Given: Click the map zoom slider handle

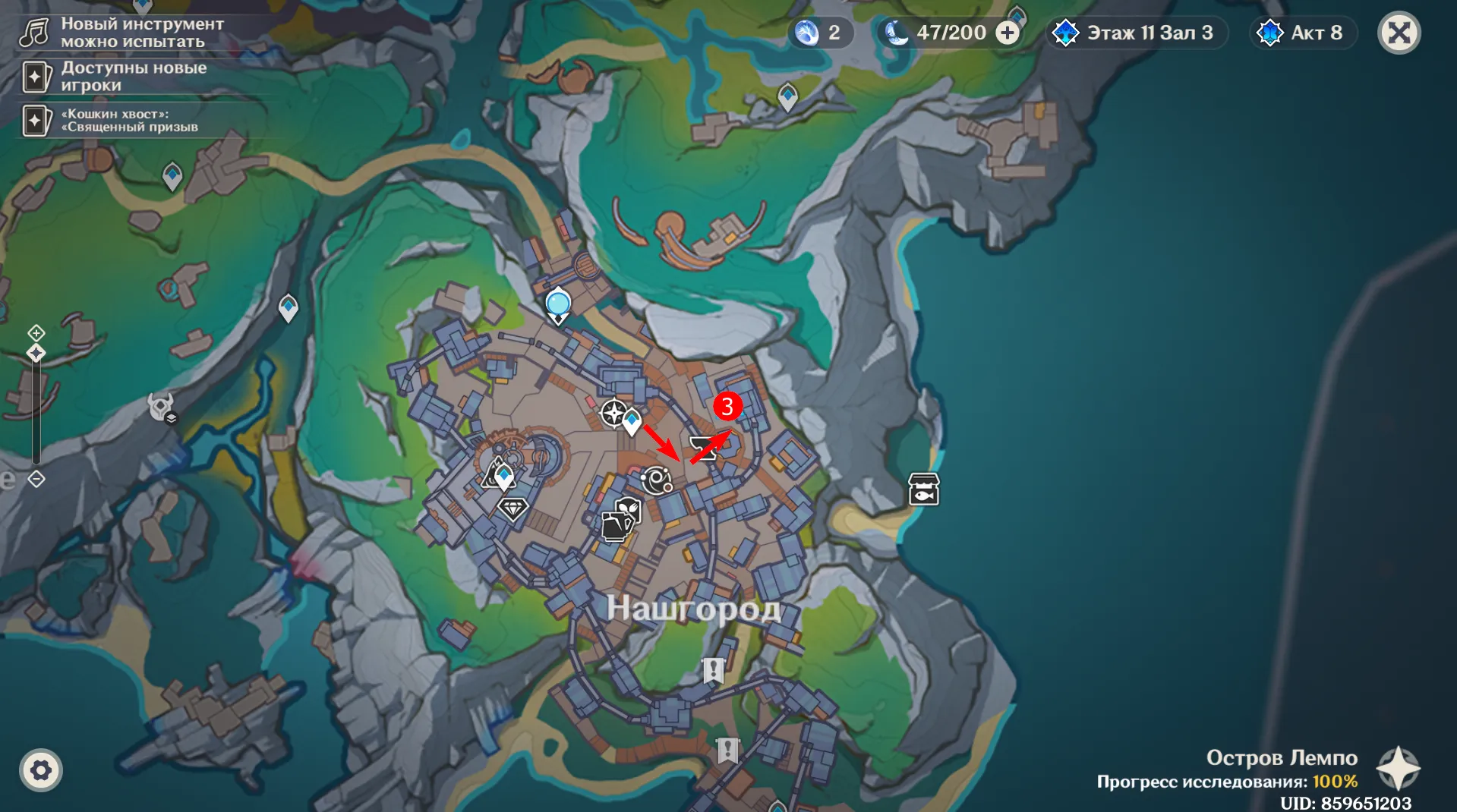Looking at the screenshot, I should click(36, 353).
